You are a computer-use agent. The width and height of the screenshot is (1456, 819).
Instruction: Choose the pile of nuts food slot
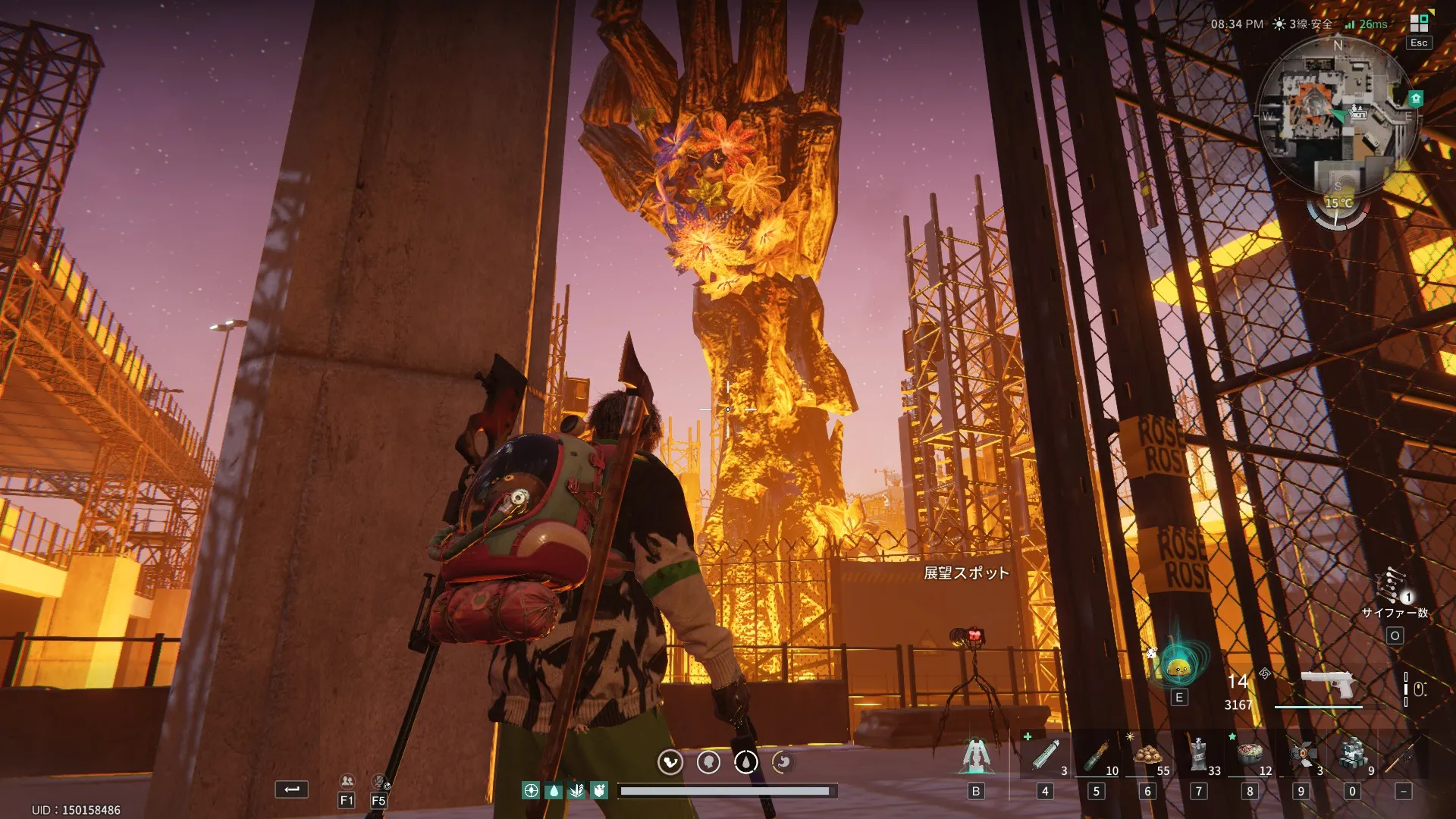(1147, 755)
